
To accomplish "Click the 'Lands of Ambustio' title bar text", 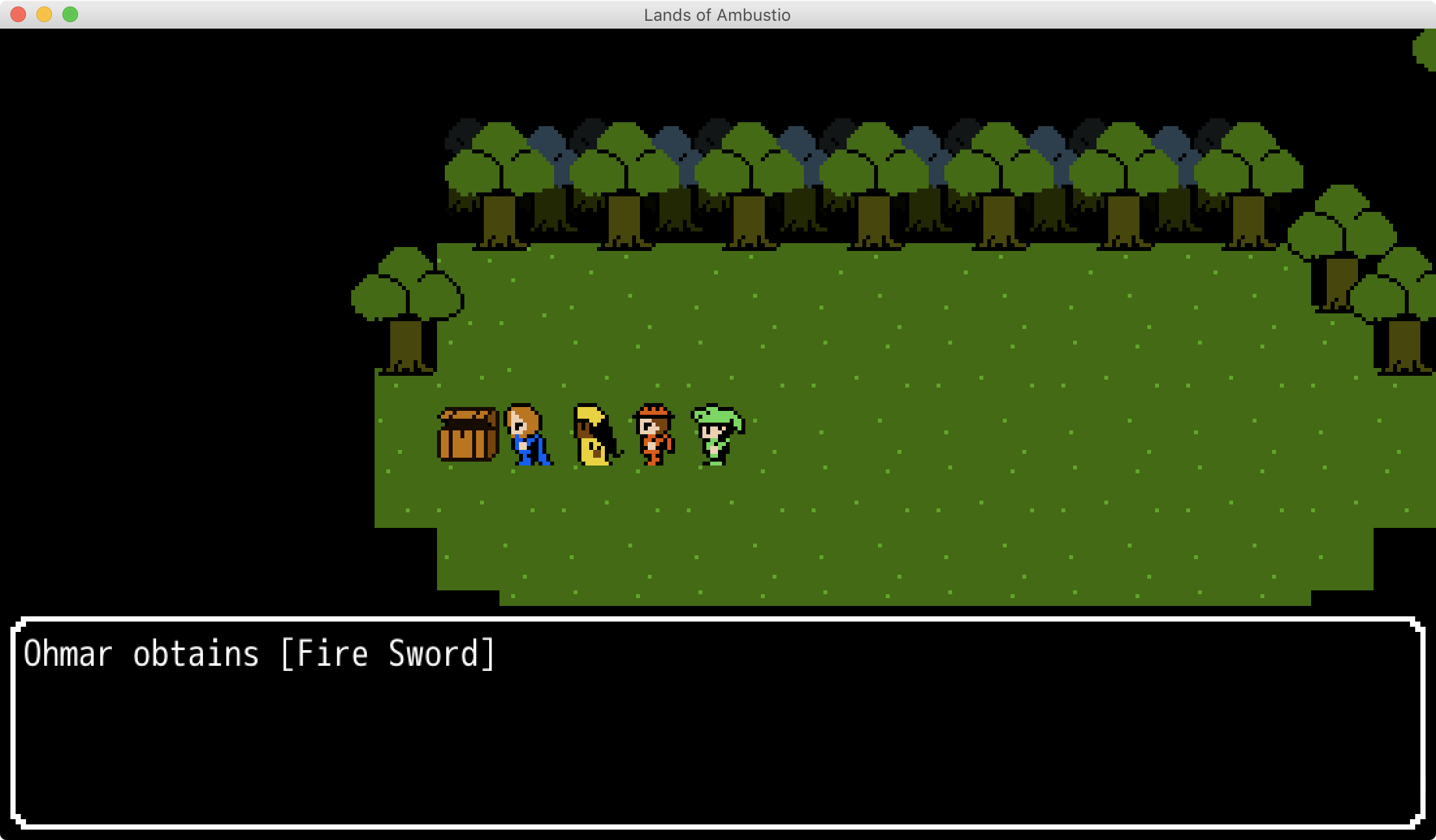I will point(717,15).
